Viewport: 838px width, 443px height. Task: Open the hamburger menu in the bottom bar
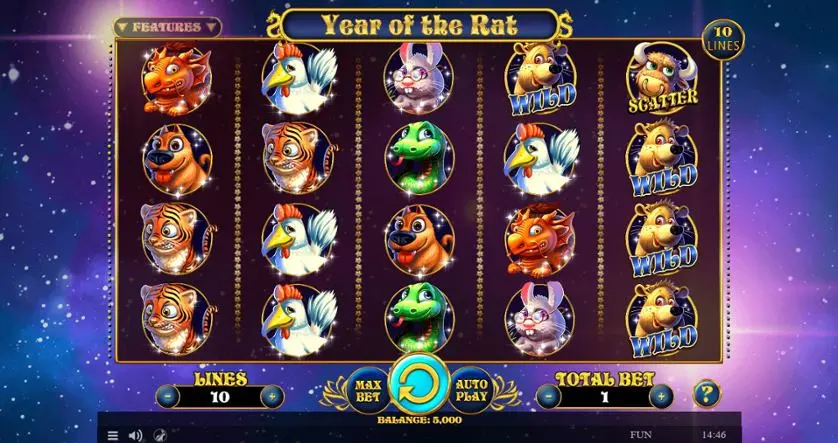(112, 435)
